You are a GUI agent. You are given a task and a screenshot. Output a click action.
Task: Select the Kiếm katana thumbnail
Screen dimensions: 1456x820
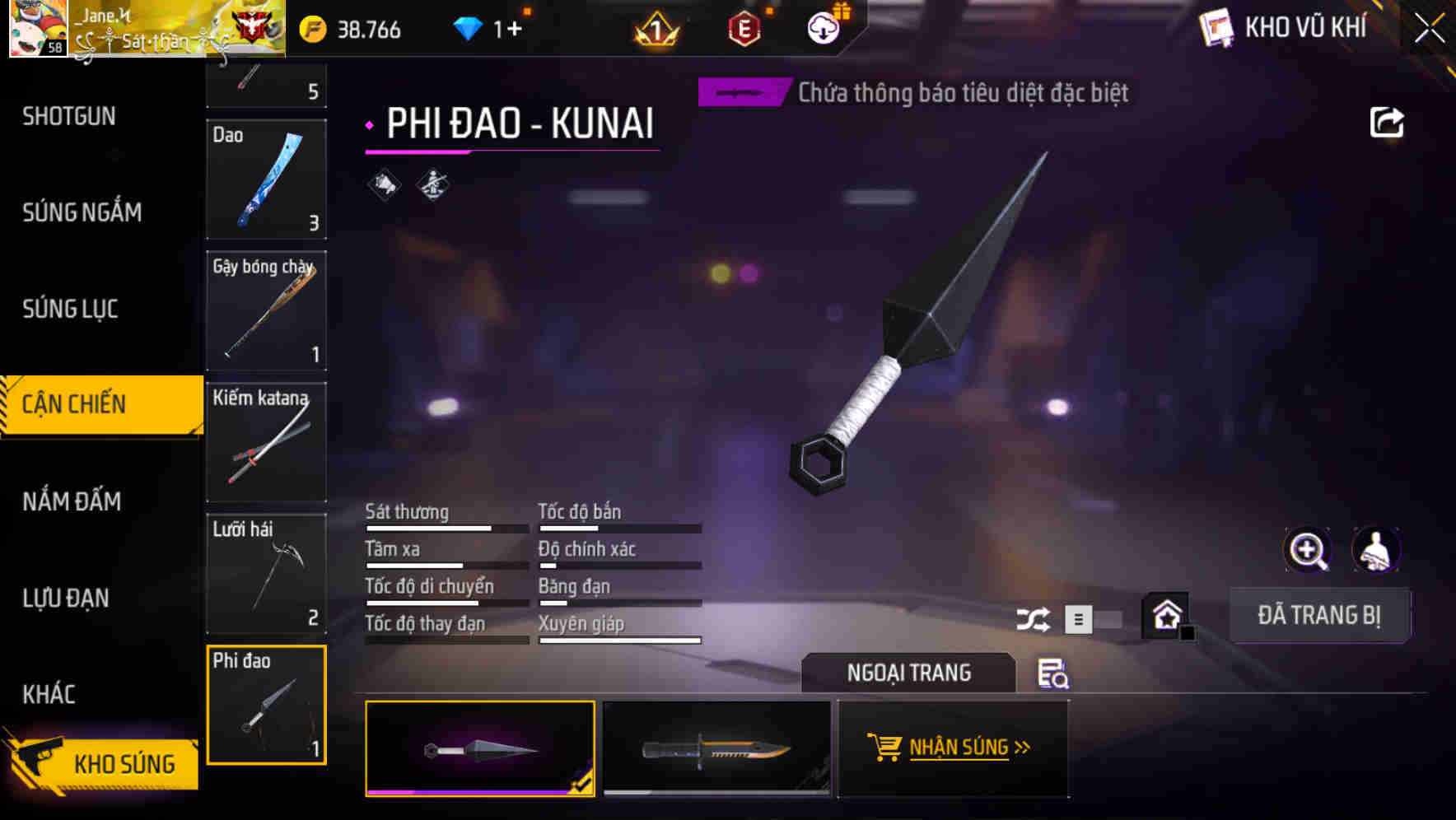[x=266, y=443]
